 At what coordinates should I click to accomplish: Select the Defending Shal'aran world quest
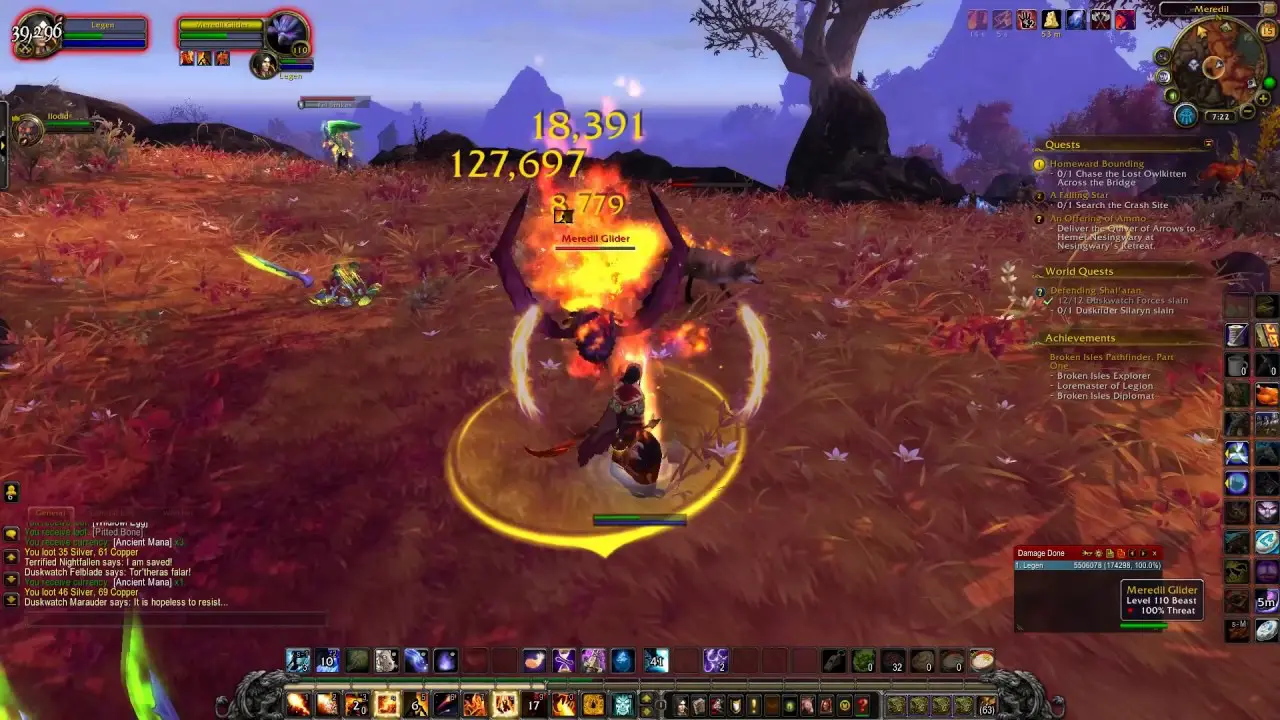tap(1097, 291)
